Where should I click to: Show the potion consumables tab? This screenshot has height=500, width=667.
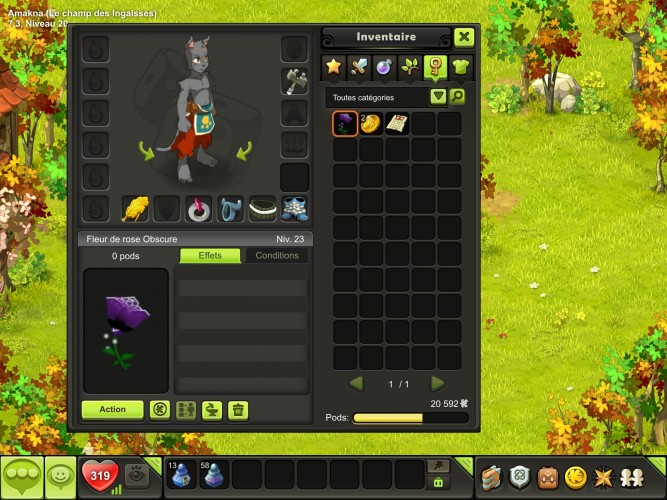click(384, 67)
